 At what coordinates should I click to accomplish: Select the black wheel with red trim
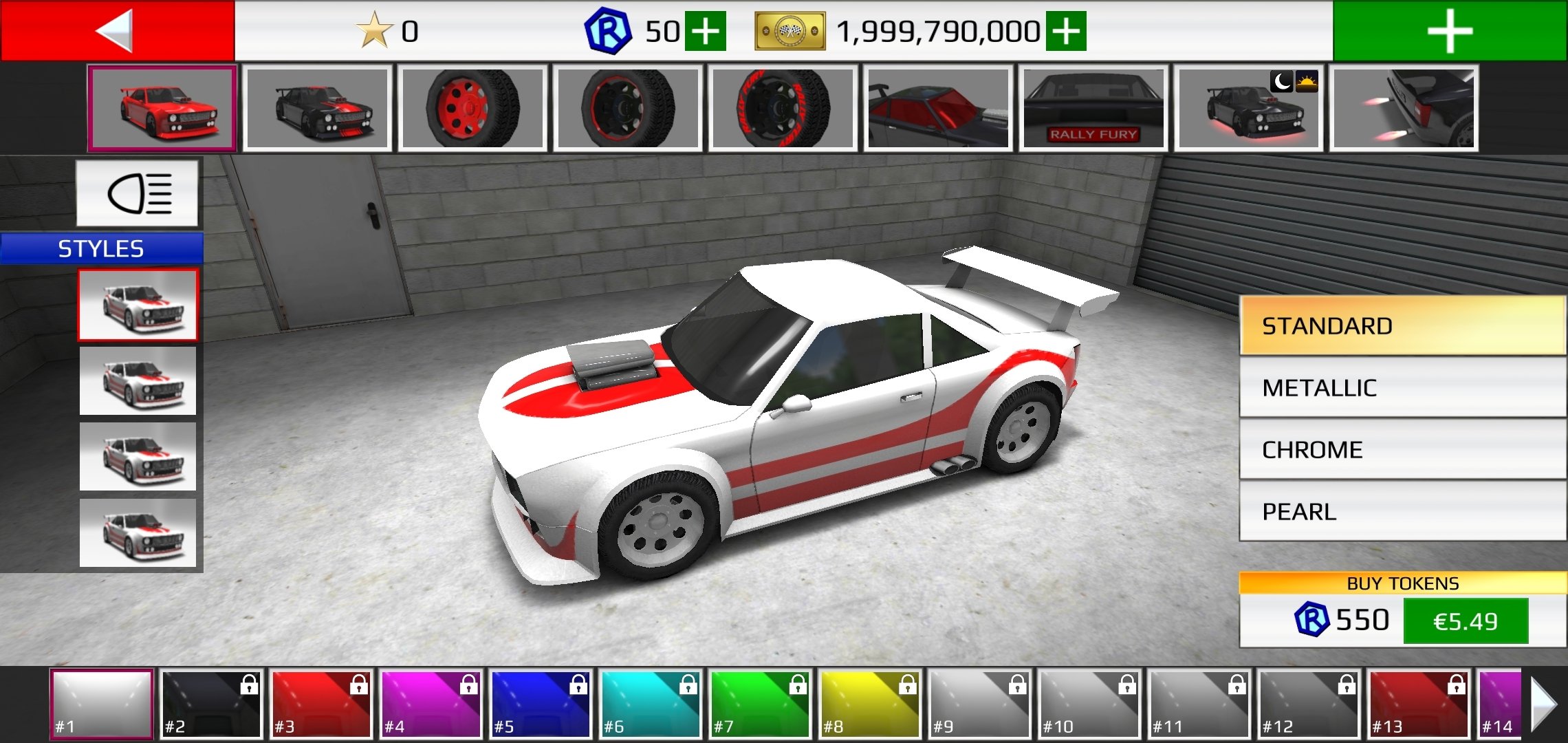pos(626,109)
